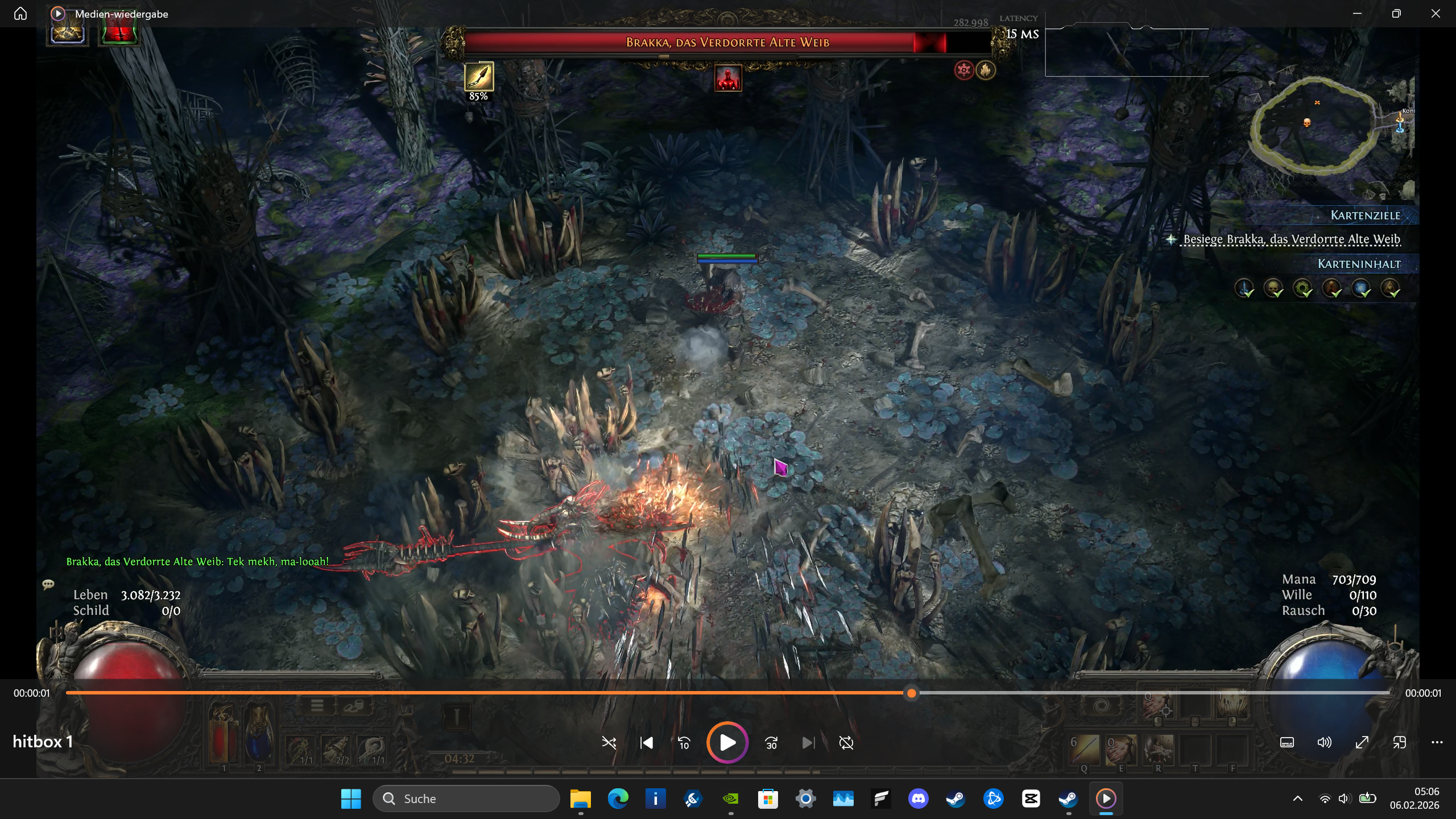Select the Besiege Brakka objective entry
The image size is (1456, 819).
(1291, 239)
